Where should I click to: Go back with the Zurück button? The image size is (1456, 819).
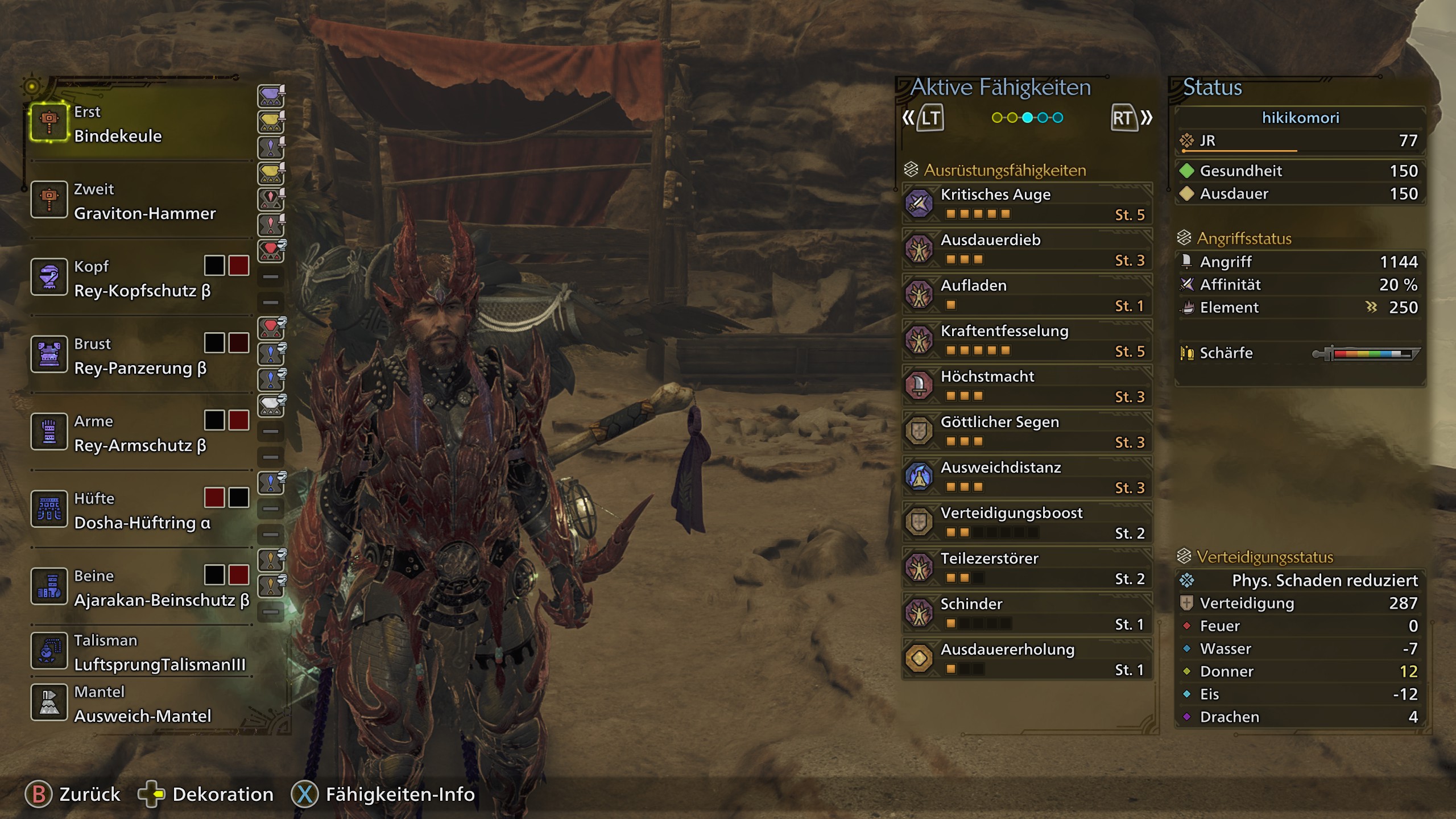pyautogui.click(x=73, y=795)
